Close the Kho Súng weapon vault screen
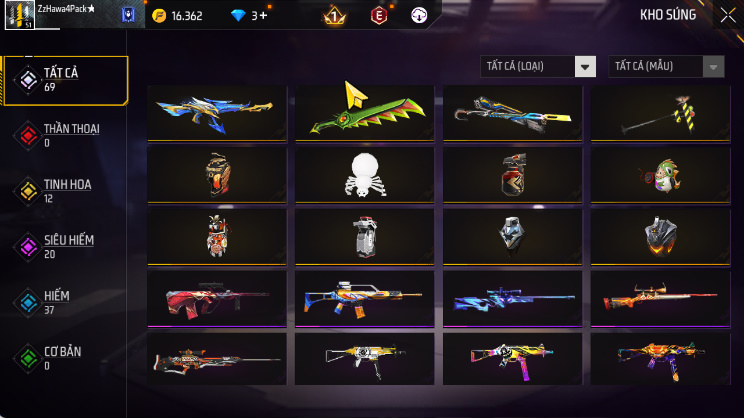Screen dimensions: 744x418 pyautogui.click(x=727, y=15)
